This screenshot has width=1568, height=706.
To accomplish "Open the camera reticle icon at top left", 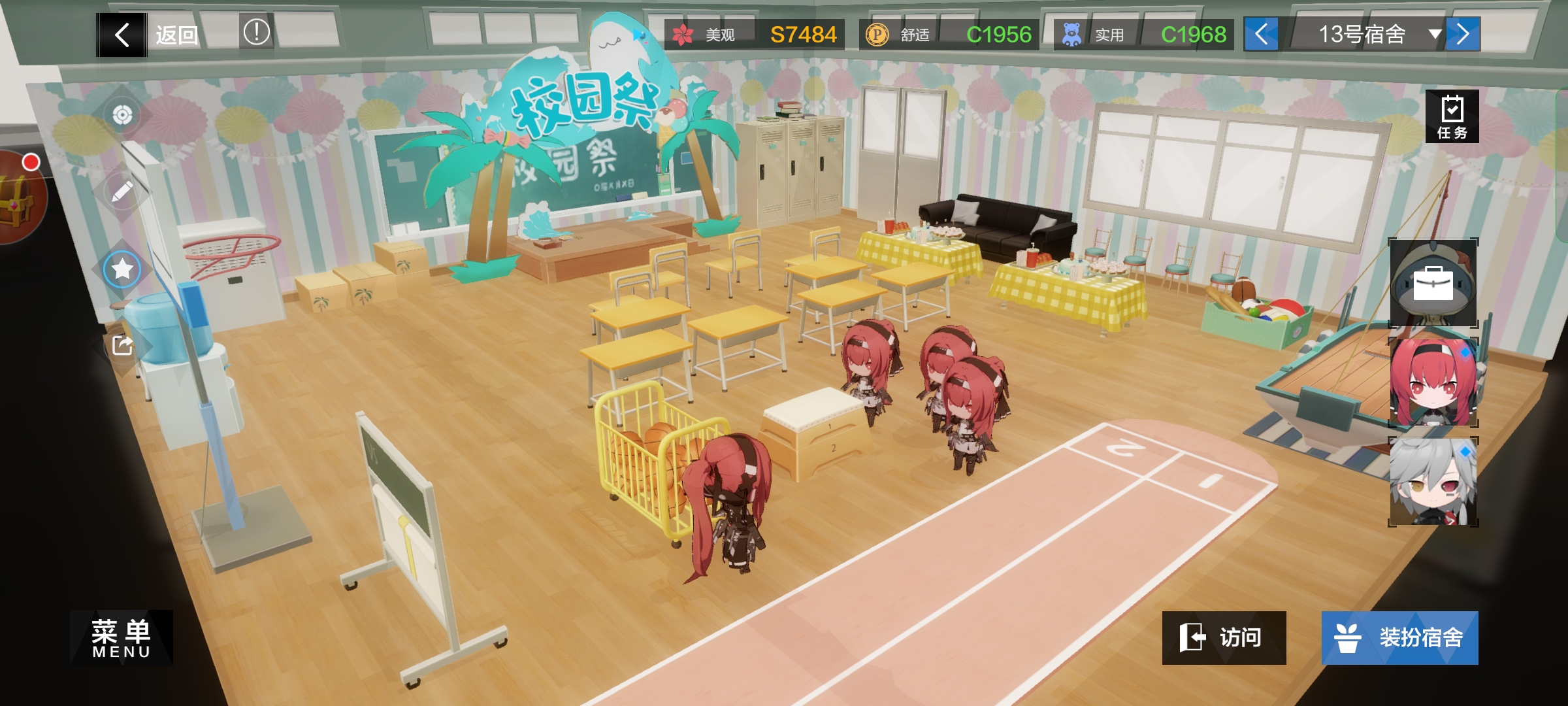I will 122,114.
